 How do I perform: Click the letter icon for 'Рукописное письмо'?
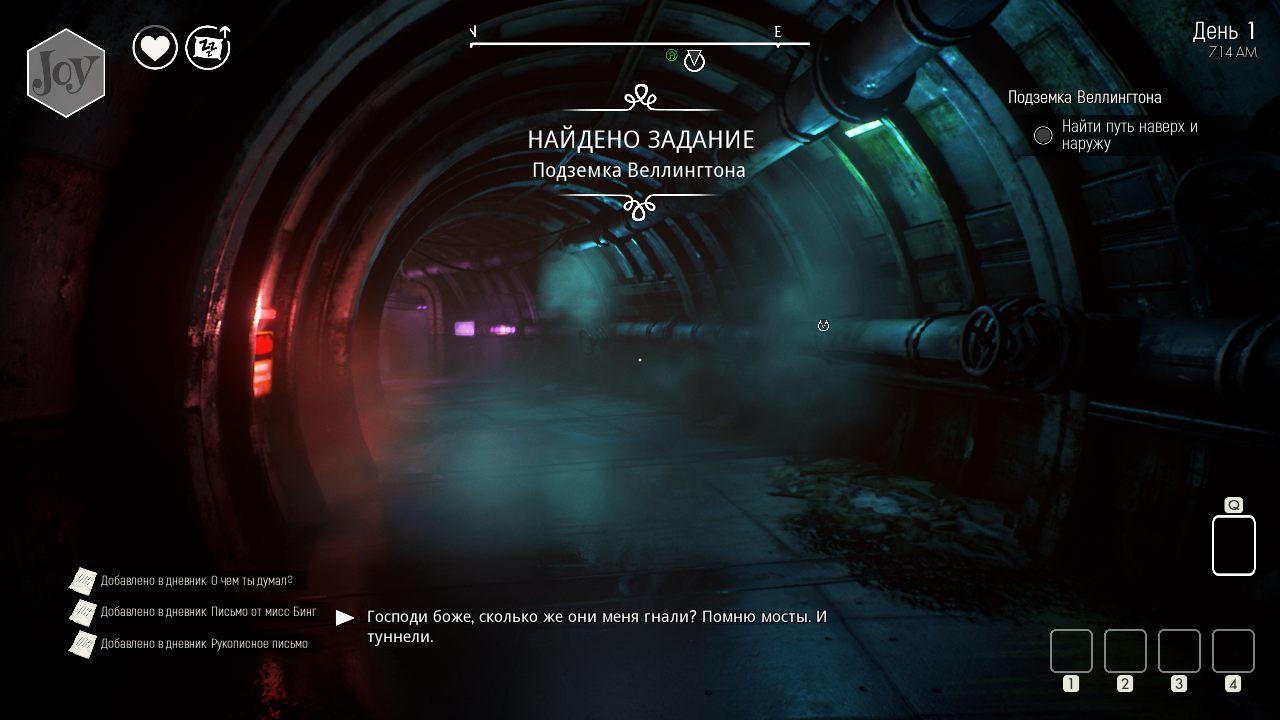click(x=82, y=644)
